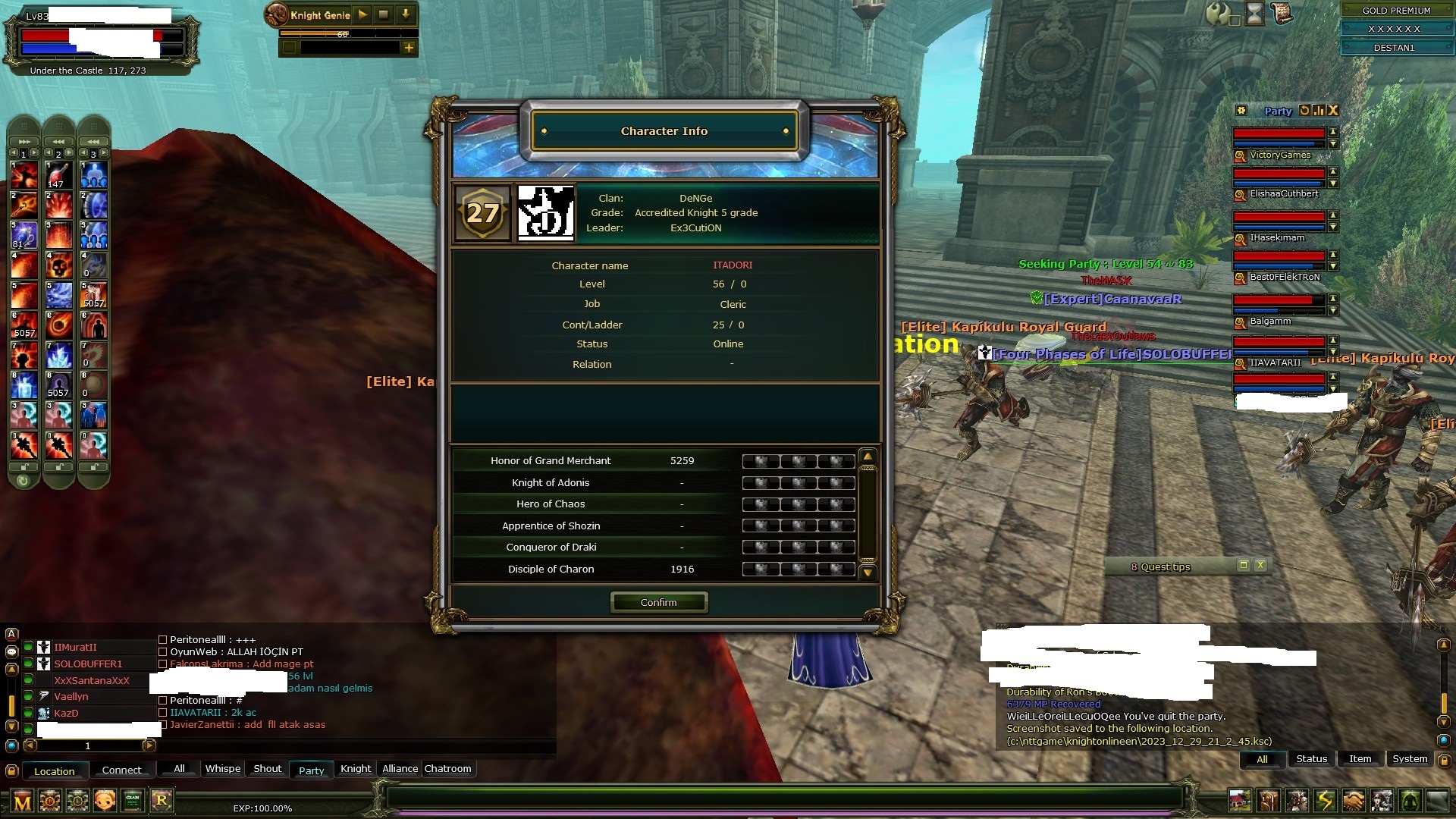Open the Alliance chat tab
This screenshot has height=819, width=1456.
click(400, 768)
